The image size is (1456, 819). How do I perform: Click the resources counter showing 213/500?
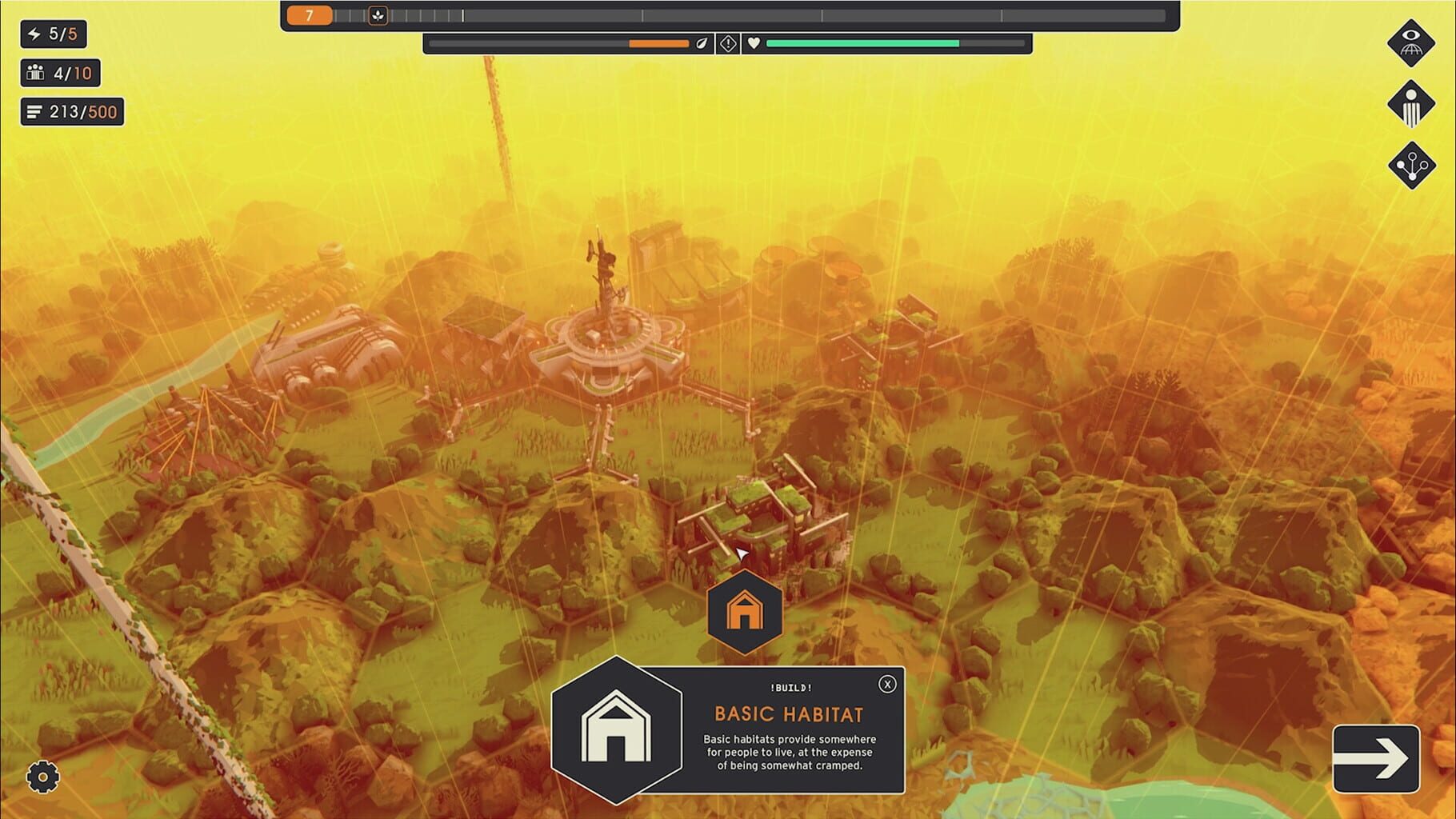click(x=70, y=112)
